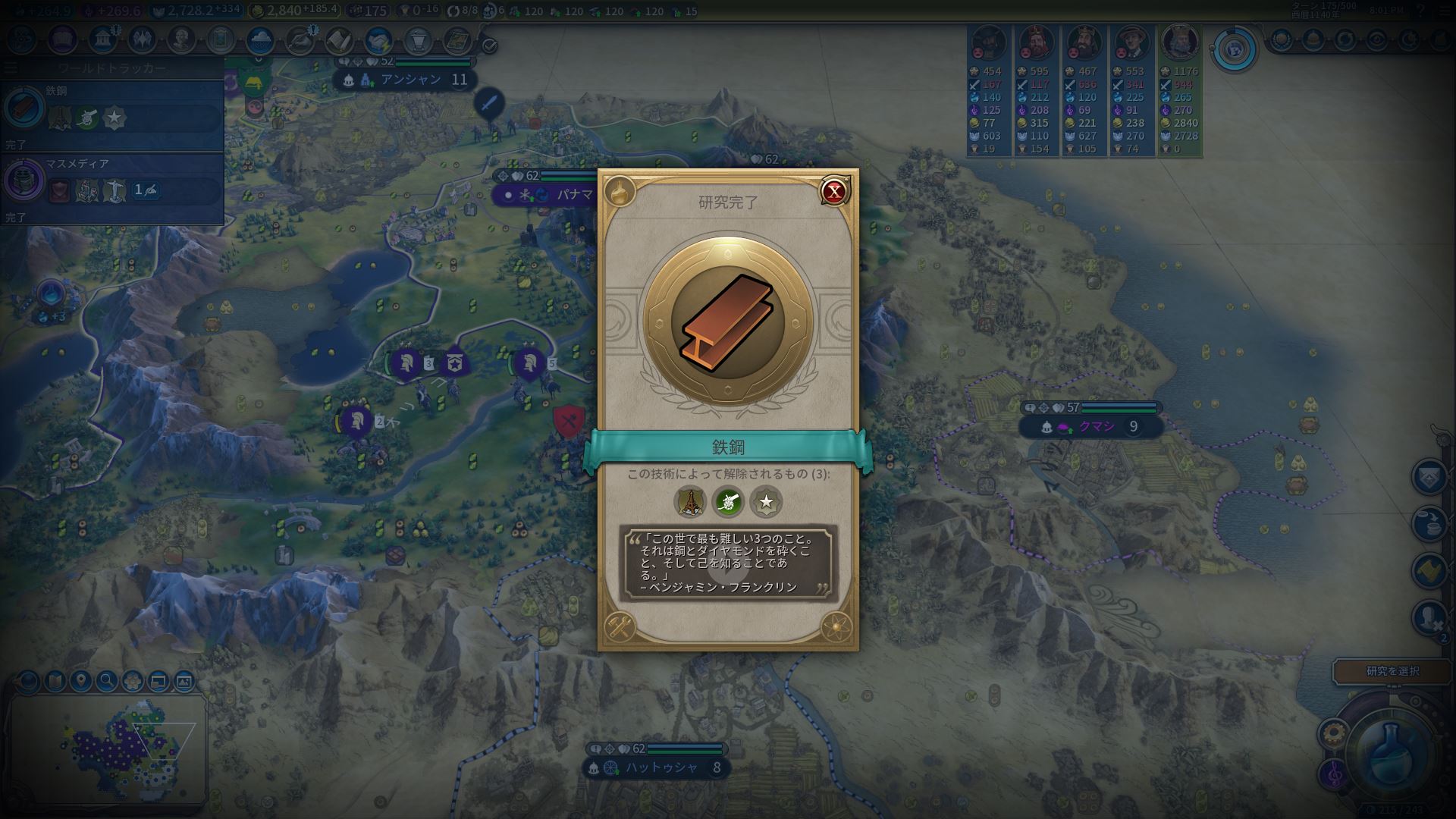Open the map search magnifier tool
The width and height of the screenshot is (1456, 819).
click(x=106, y=681)
